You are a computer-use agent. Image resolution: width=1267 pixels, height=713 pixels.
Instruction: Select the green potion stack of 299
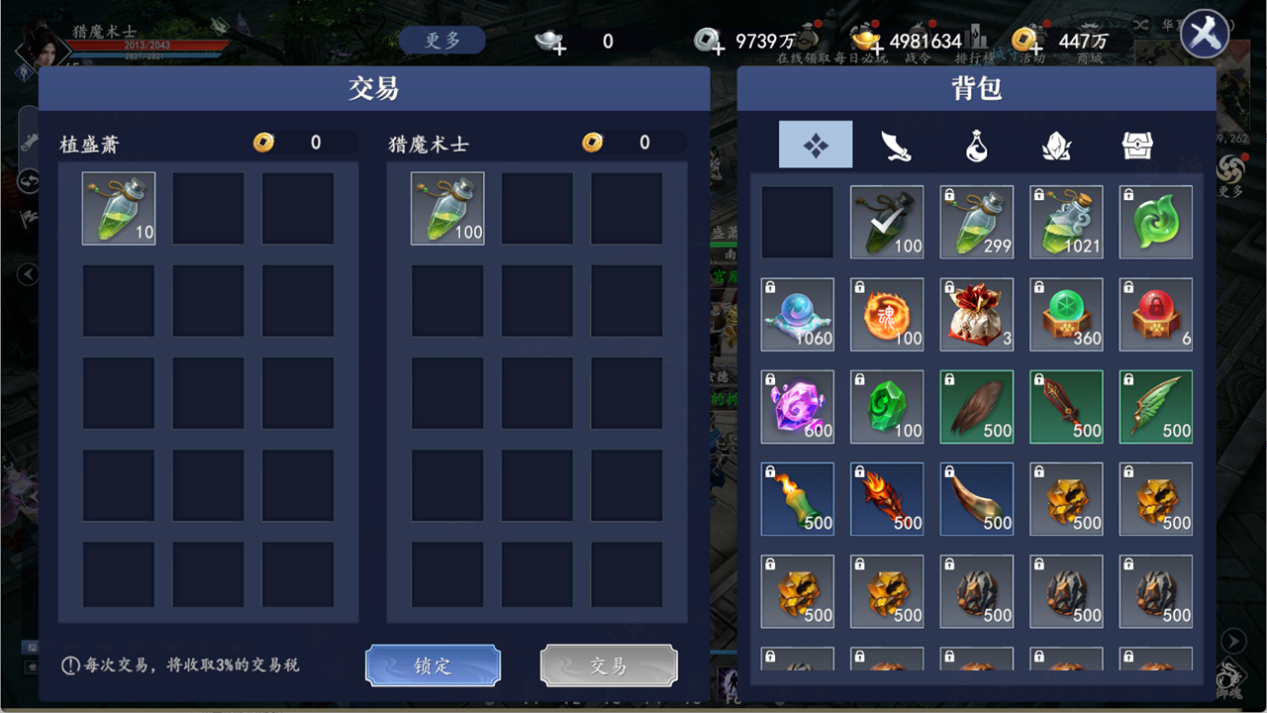[976, 222]
